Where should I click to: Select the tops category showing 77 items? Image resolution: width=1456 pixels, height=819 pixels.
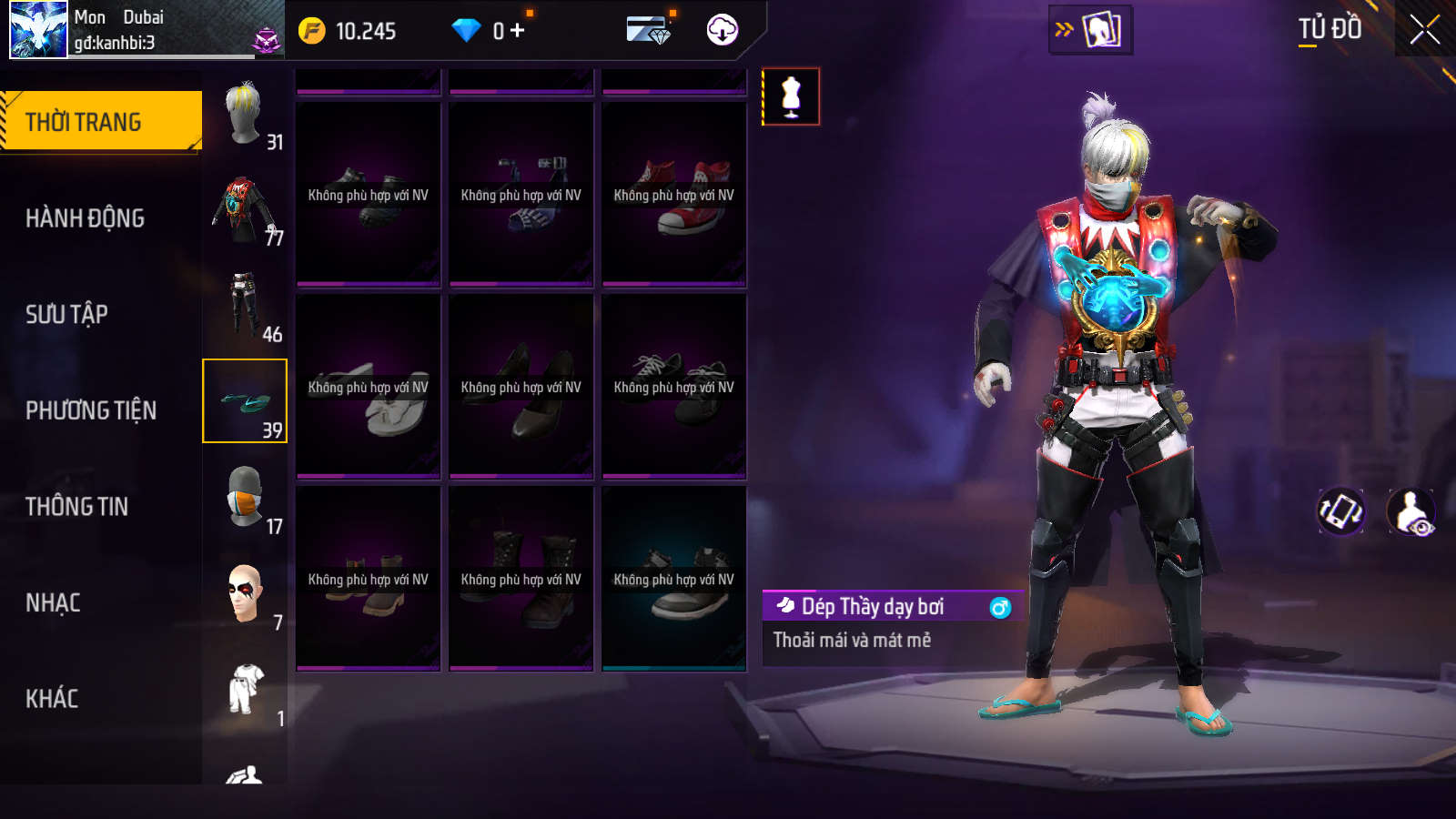[245, 209]
